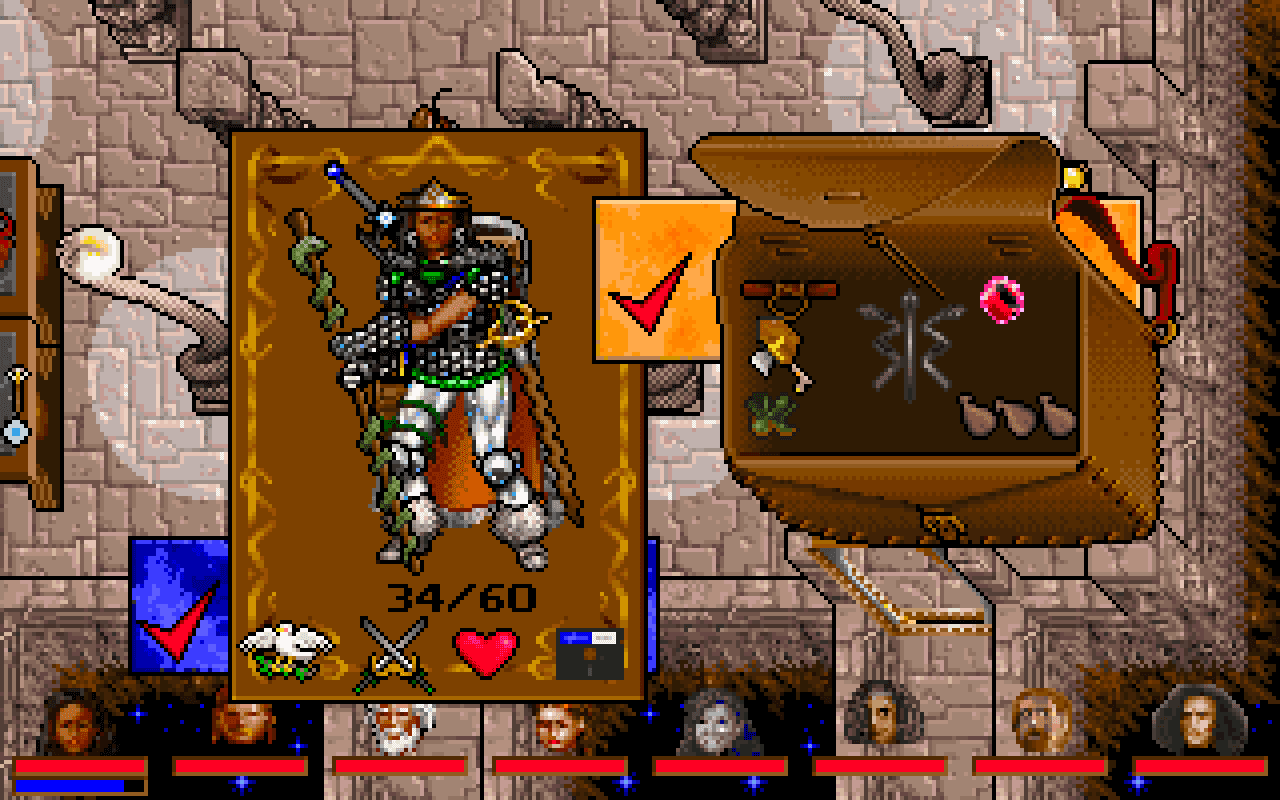The image size is (1280, 800).
Task: Click the green boots in the backpack
Action: click(770, 415)
